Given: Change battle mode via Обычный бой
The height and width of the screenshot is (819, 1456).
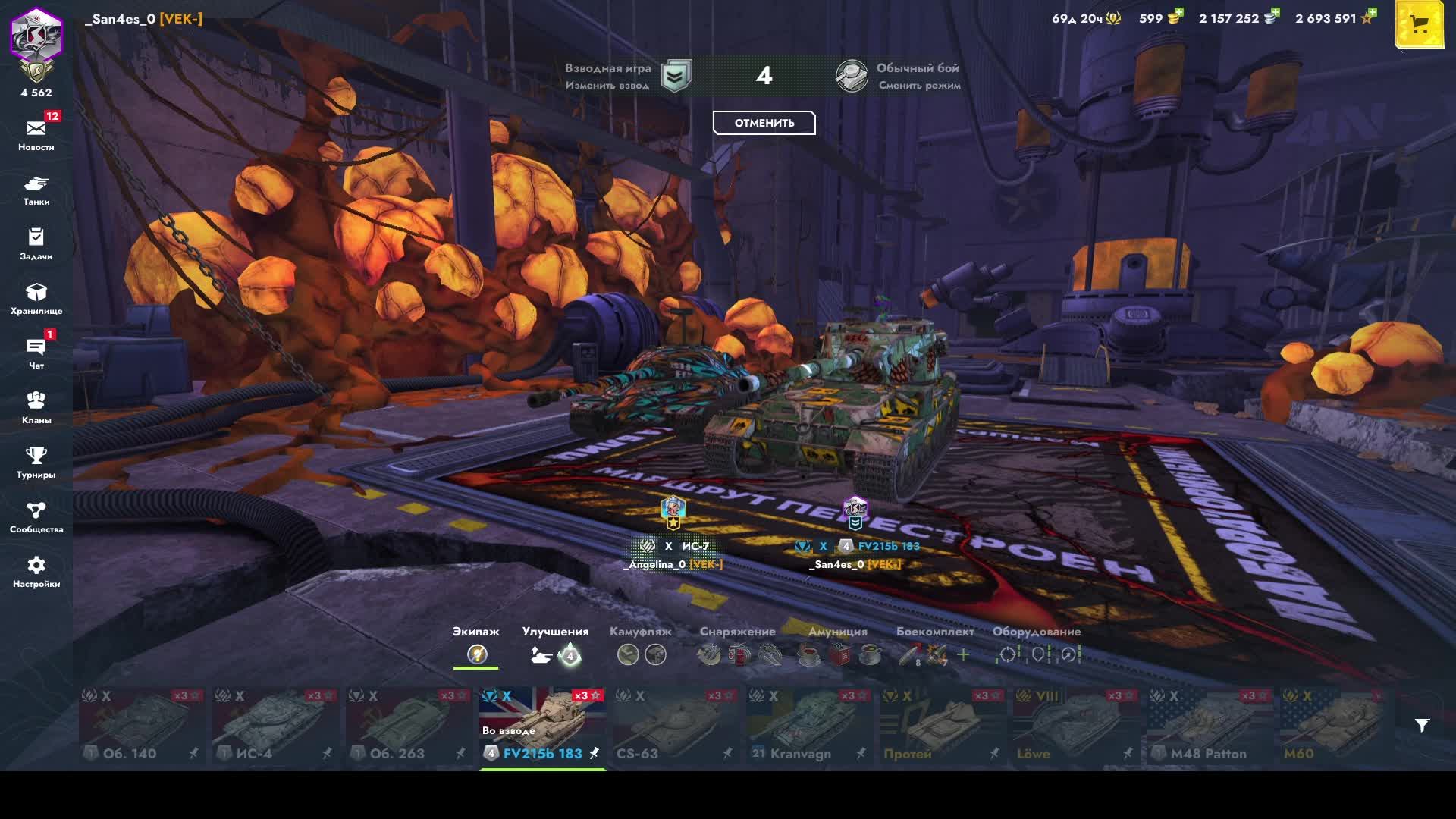Looking at the screenshot, I should (899, 76).
